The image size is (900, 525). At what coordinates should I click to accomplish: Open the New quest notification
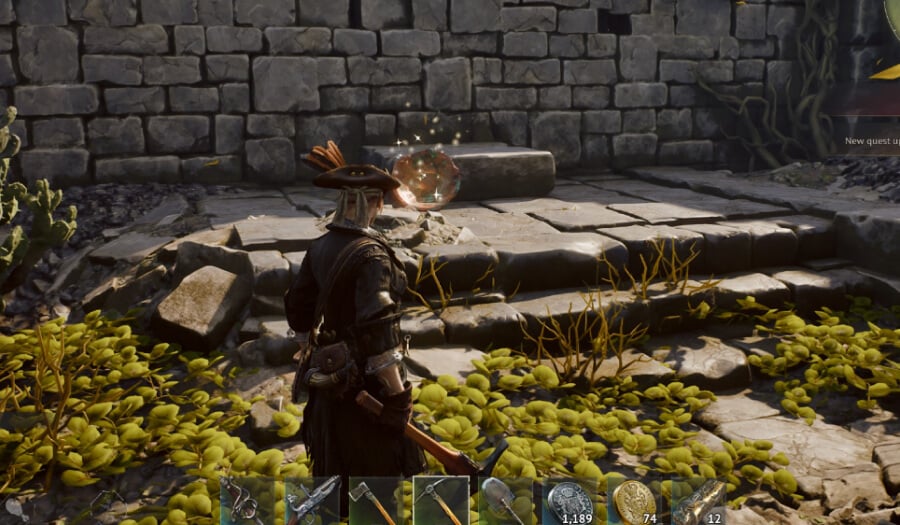click(x=871, y=141)
